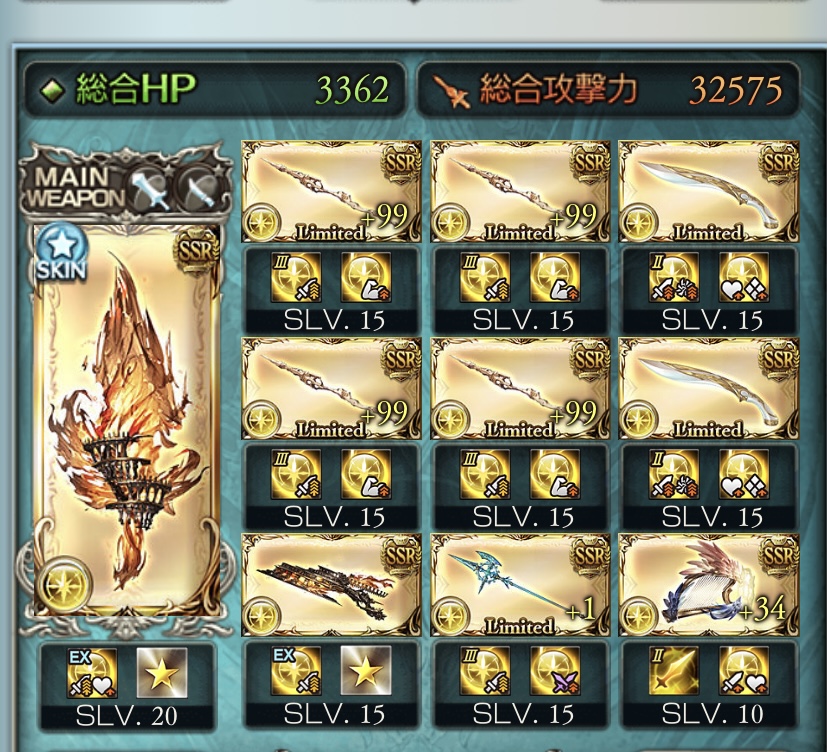Open the dark black-and-gold weapon slot
827x752 pixels.
tap(330, 586)
